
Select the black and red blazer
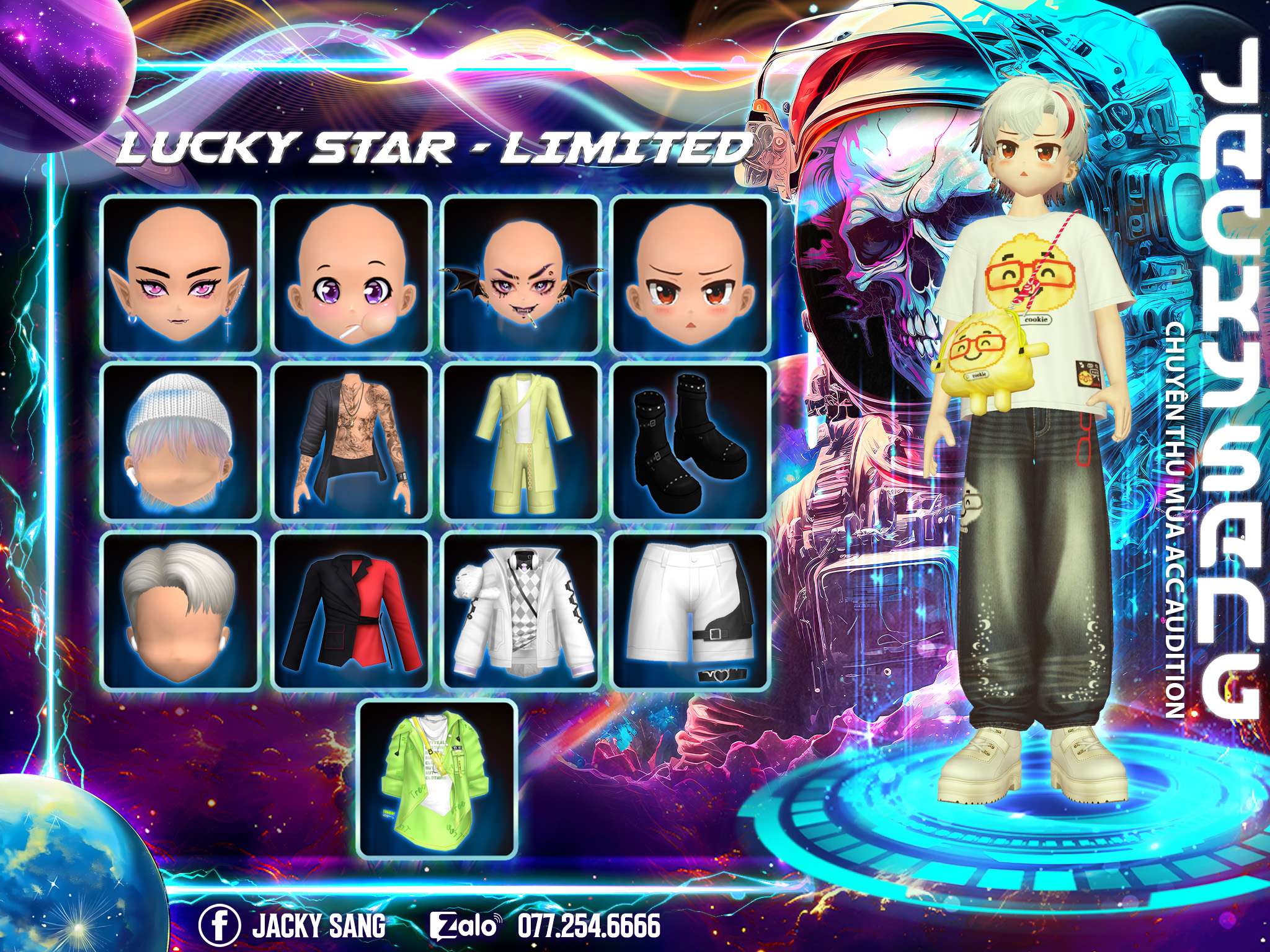[352, 610]
